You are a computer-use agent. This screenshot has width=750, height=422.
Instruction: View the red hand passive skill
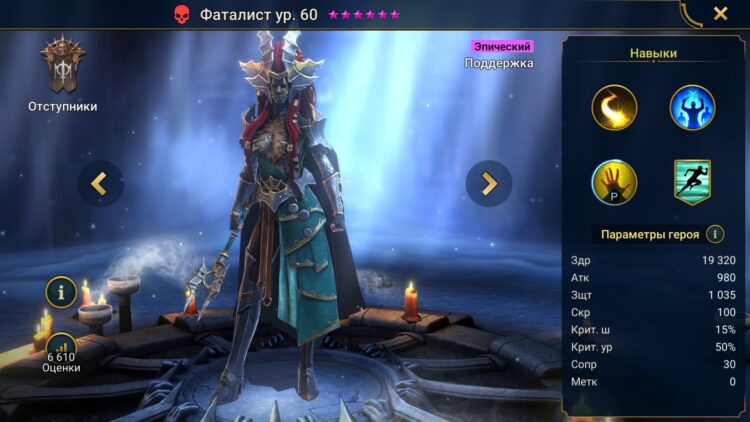[x=614, y=182]
